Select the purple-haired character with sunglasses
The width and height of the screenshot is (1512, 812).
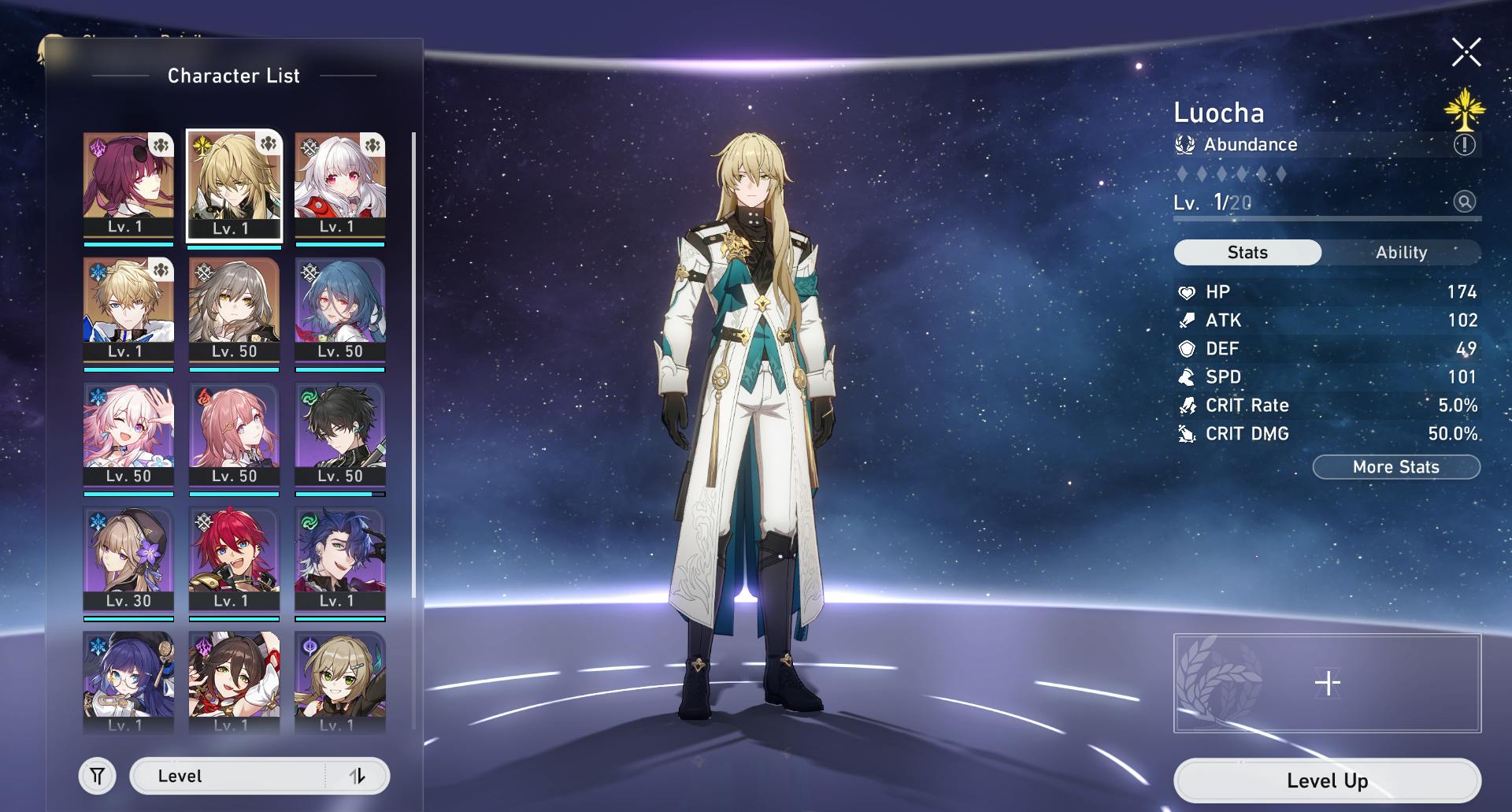[x=128, y=185]
